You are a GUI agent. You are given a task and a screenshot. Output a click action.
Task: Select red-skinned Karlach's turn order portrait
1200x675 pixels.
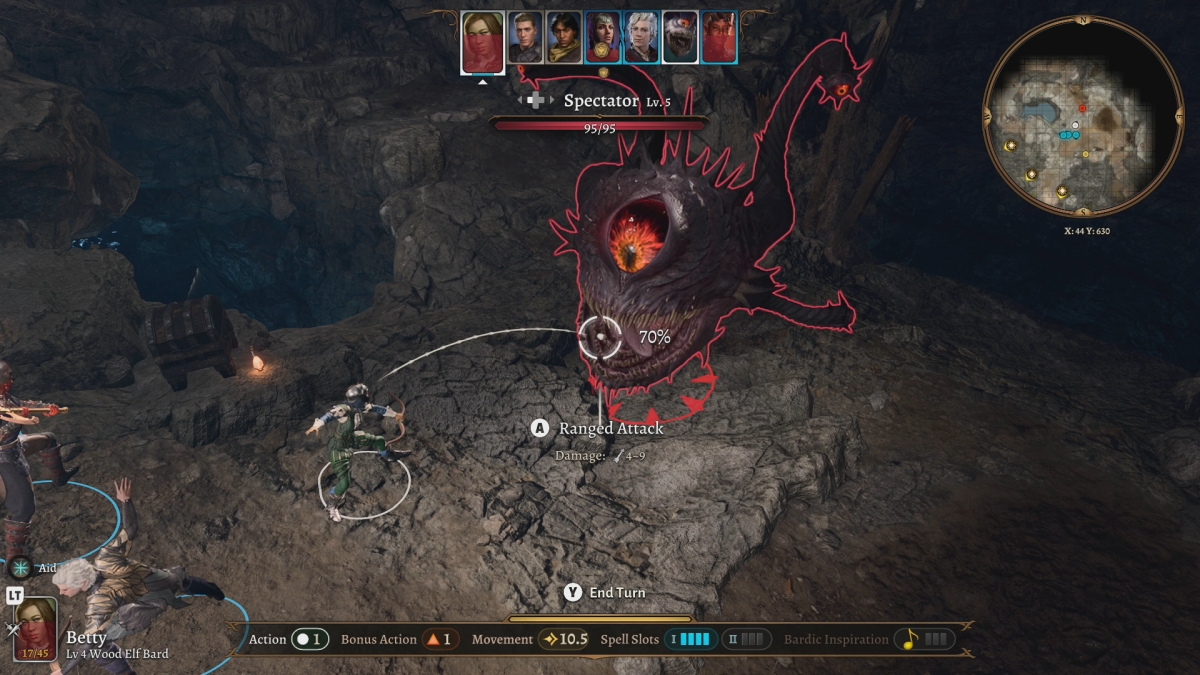pos(719,38)
